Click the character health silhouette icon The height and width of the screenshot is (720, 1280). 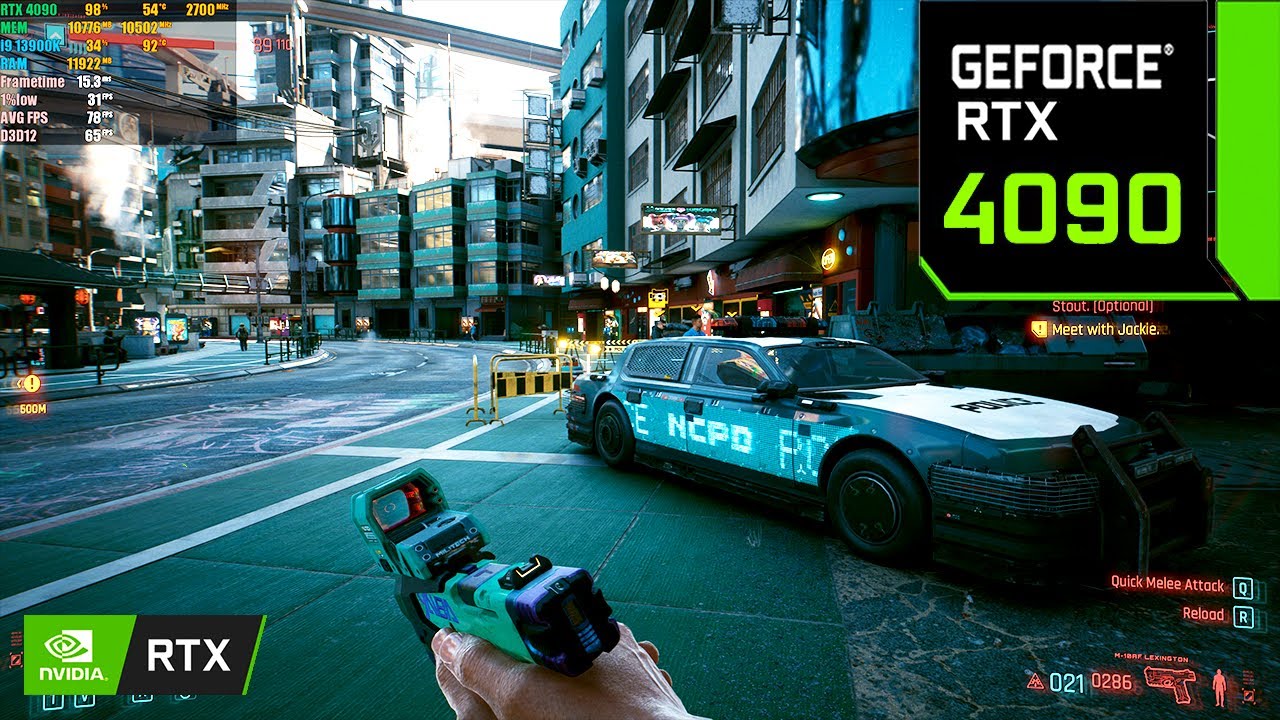pos(1218,685)
